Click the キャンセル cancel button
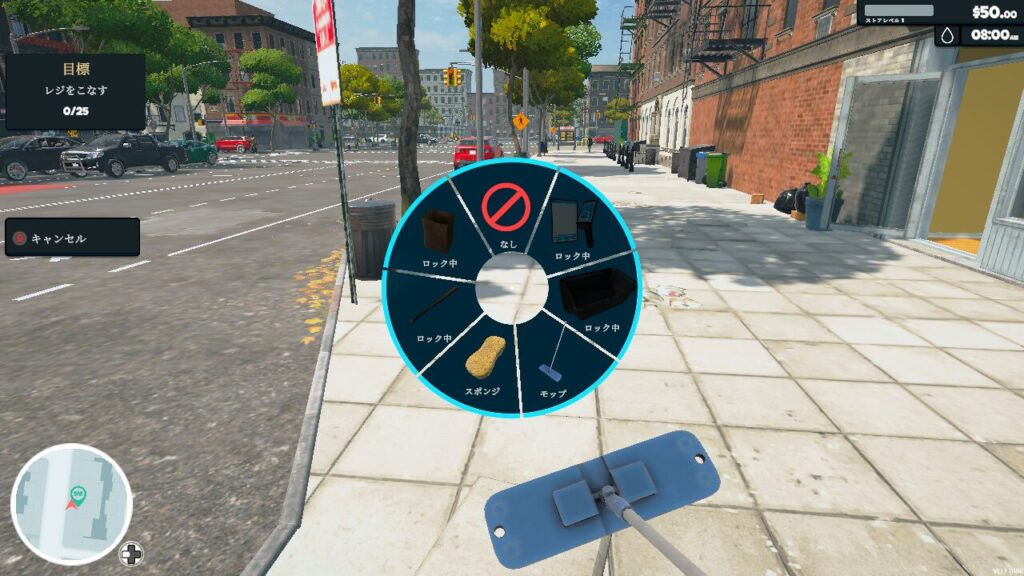Image resolution: width=1024 pixels, height=576 pixels. coord(72,238)
